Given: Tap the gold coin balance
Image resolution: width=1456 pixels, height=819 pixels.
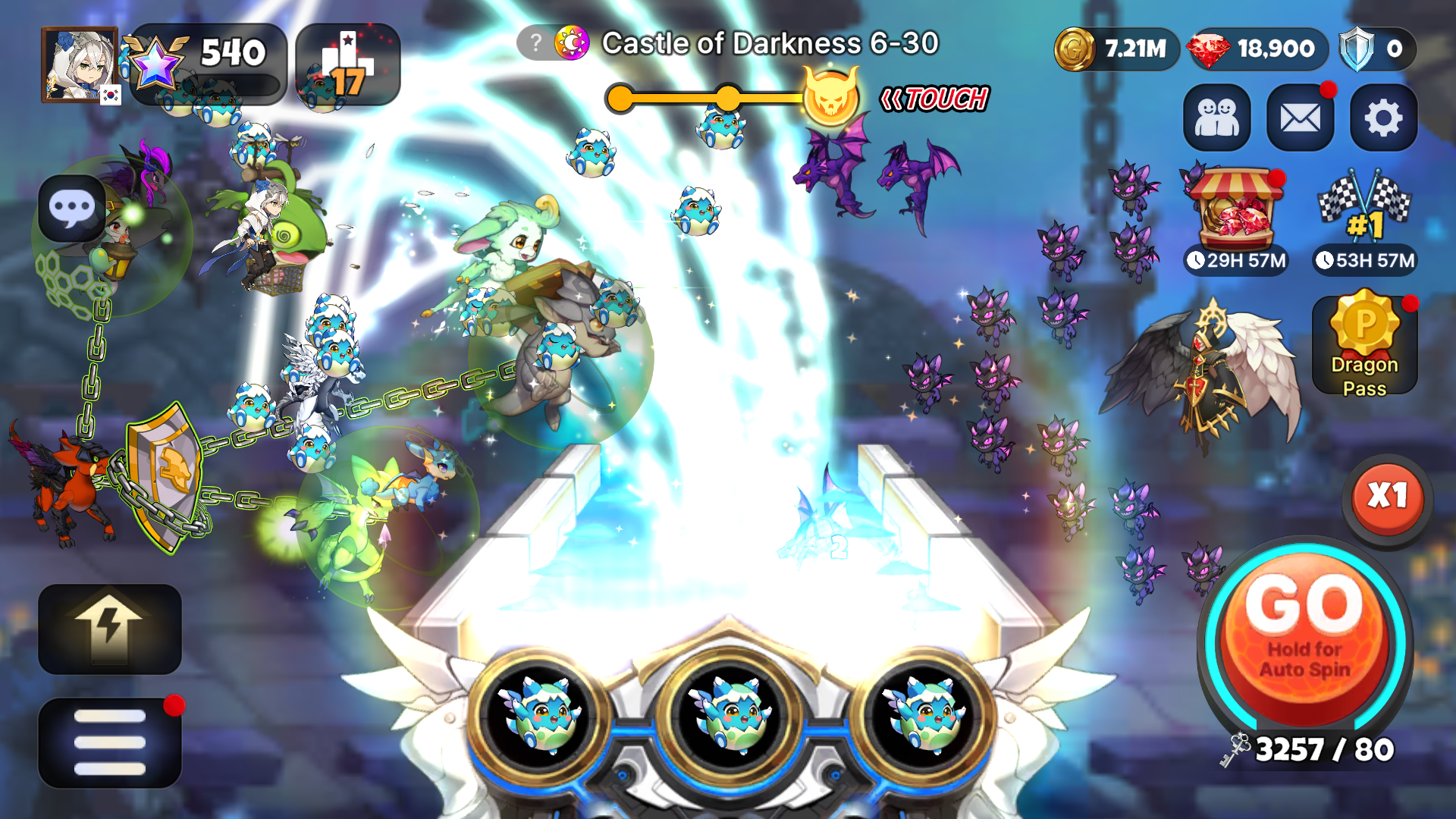Looking at the screenshot, I should pyautogui.click(x=1116, y=49).
